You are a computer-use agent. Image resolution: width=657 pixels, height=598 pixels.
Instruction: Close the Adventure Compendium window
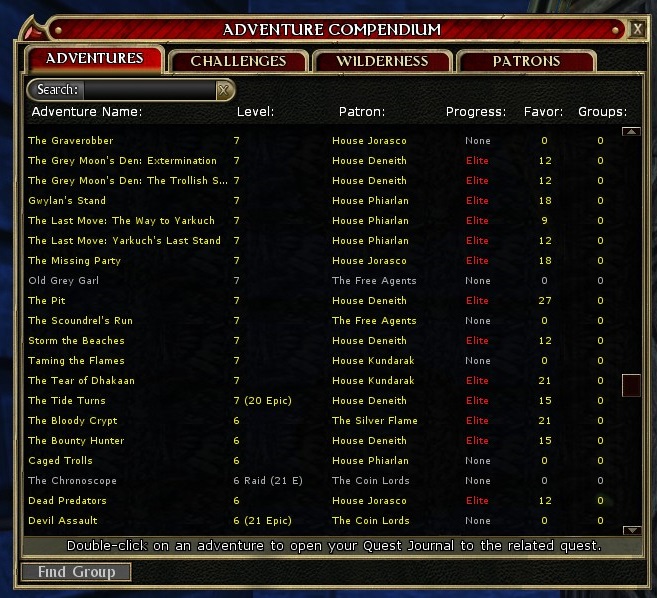click(637, 29)
